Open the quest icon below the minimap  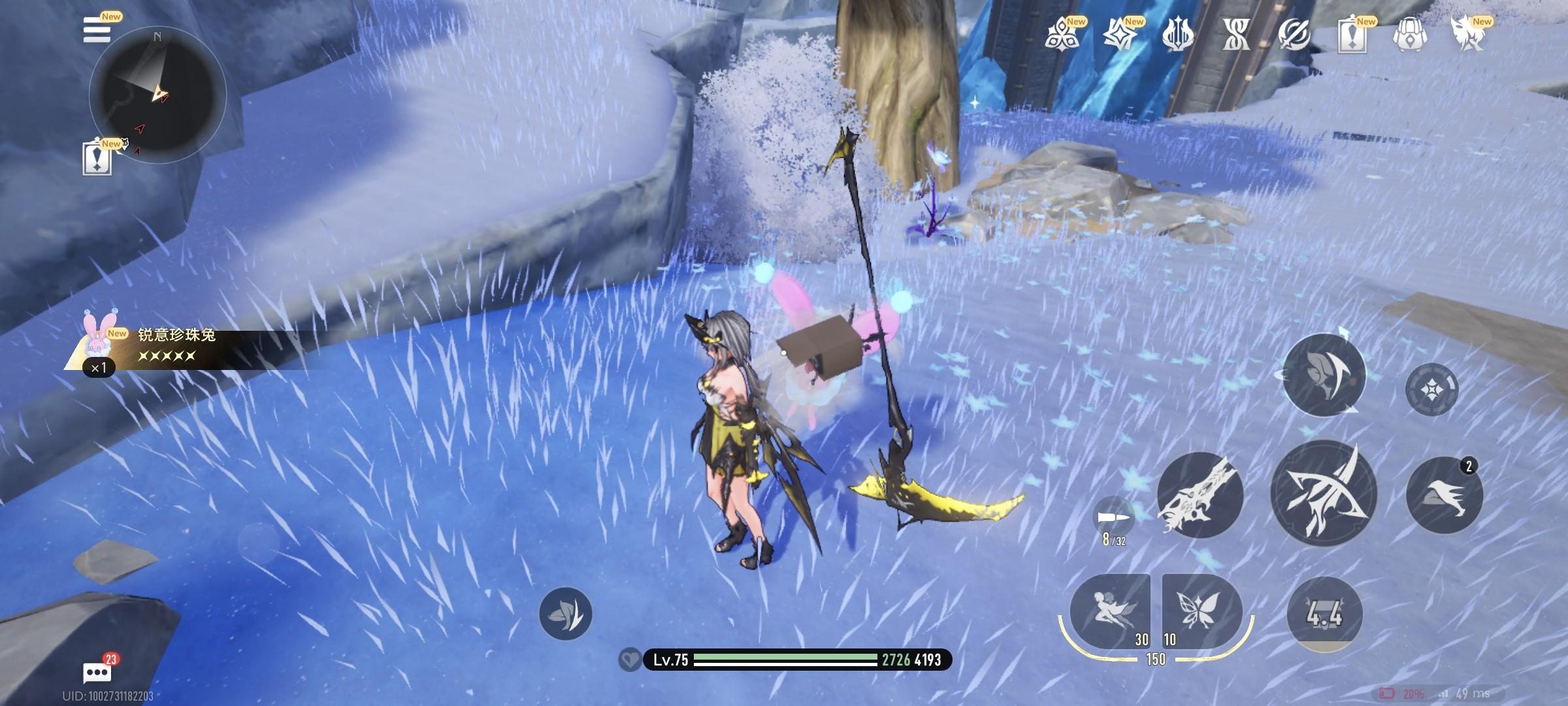click(x=97, y=158)
